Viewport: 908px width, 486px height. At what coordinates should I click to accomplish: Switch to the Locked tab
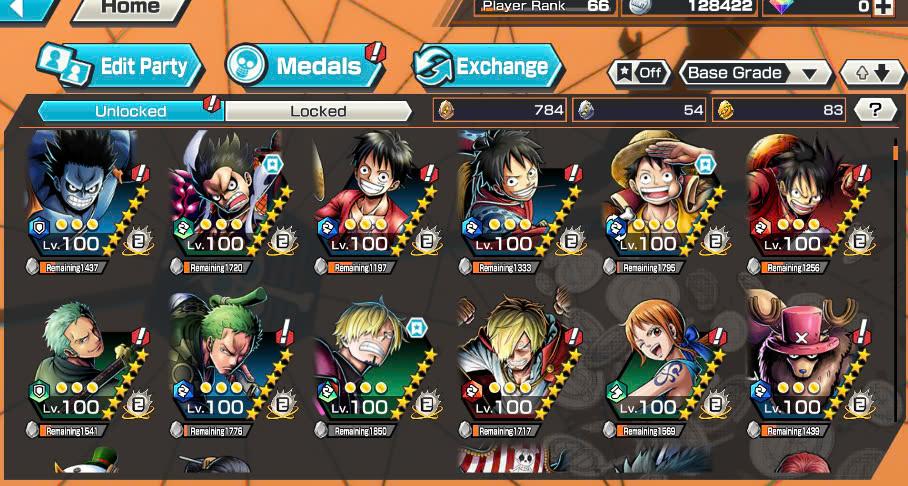[318, 111]
